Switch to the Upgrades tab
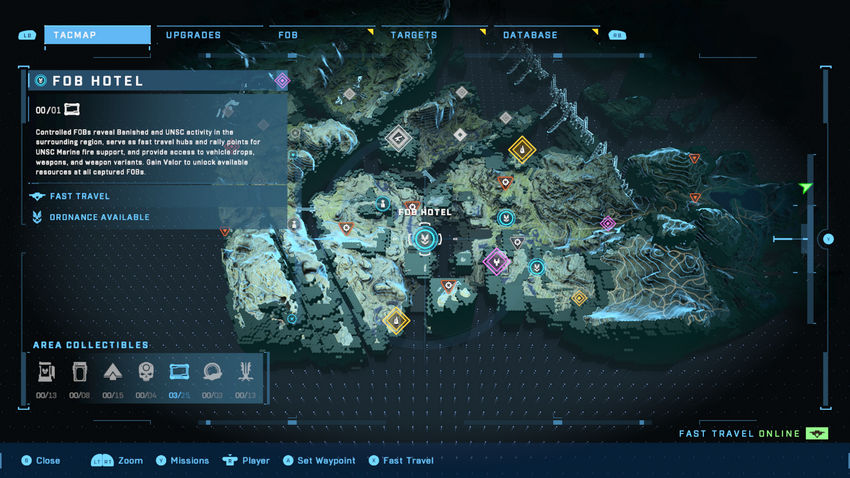The image size is (850, 478). [193, 35]
